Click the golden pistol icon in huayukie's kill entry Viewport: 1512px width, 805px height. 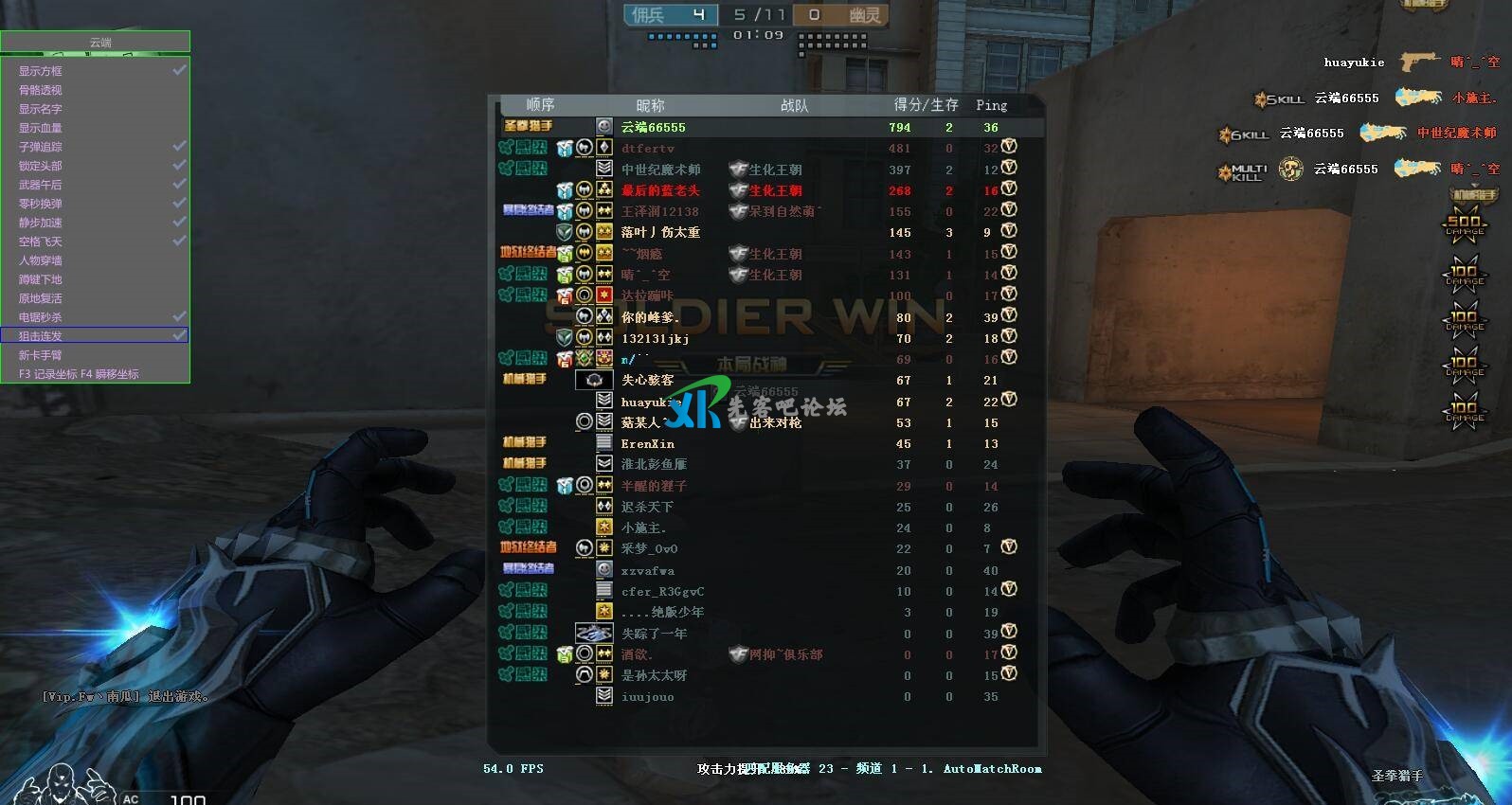tap(1419, 61)
